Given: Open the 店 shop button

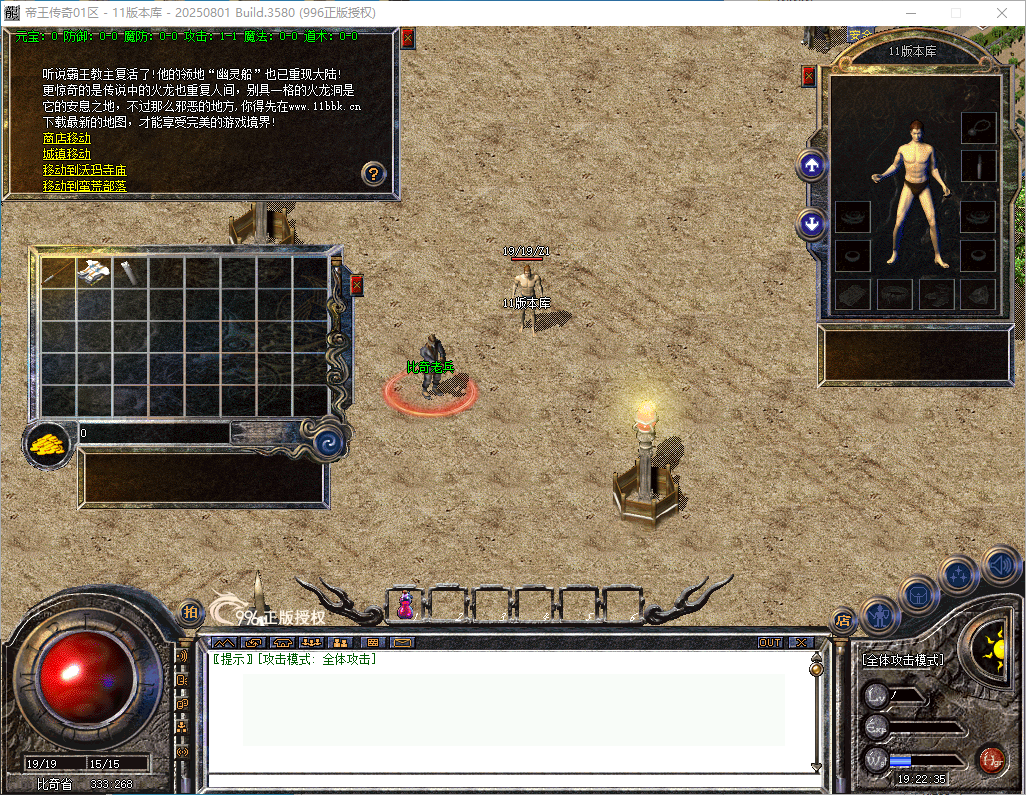Looking at the screenshot, I should point(842,620).
